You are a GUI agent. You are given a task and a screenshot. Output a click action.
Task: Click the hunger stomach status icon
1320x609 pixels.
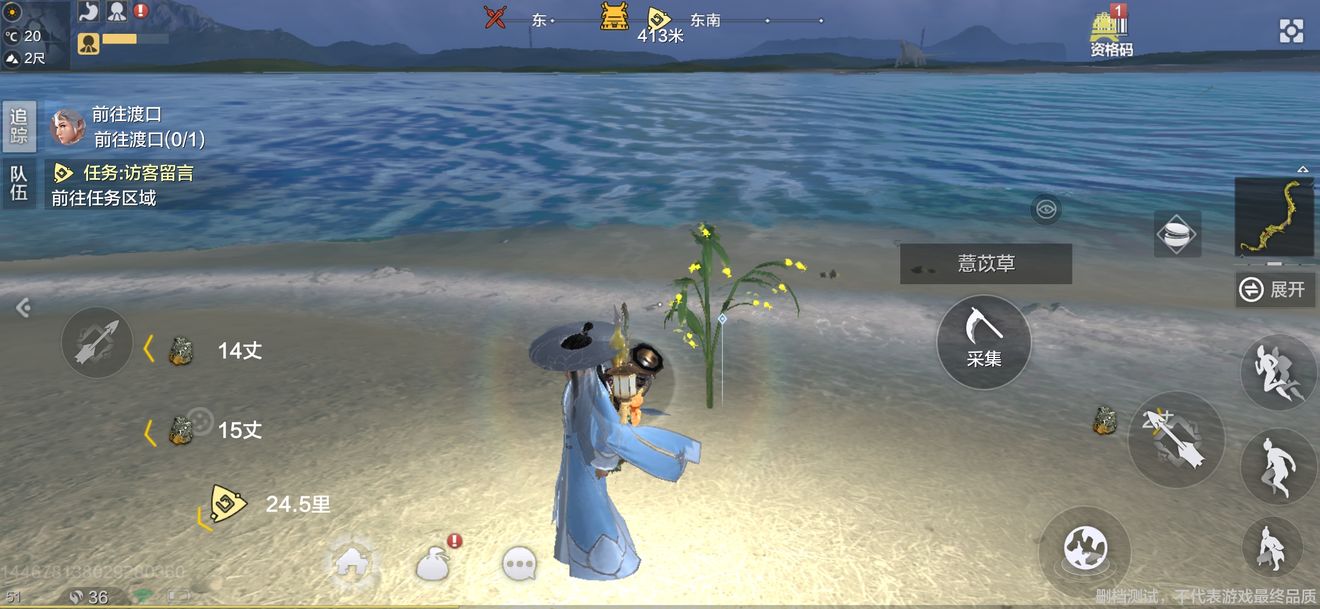[89, 12]
